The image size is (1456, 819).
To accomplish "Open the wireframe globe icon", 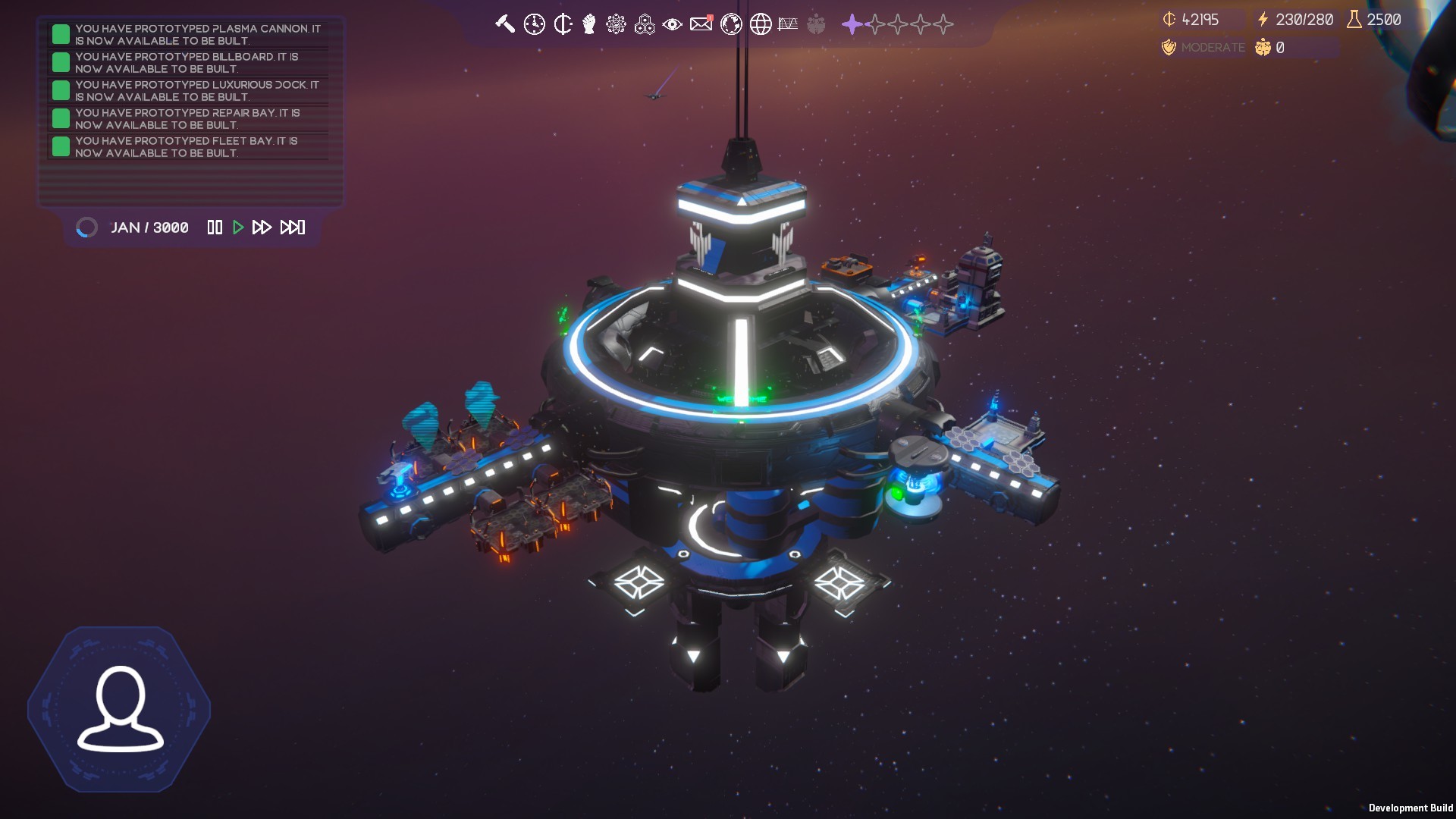I will point(761,24).
